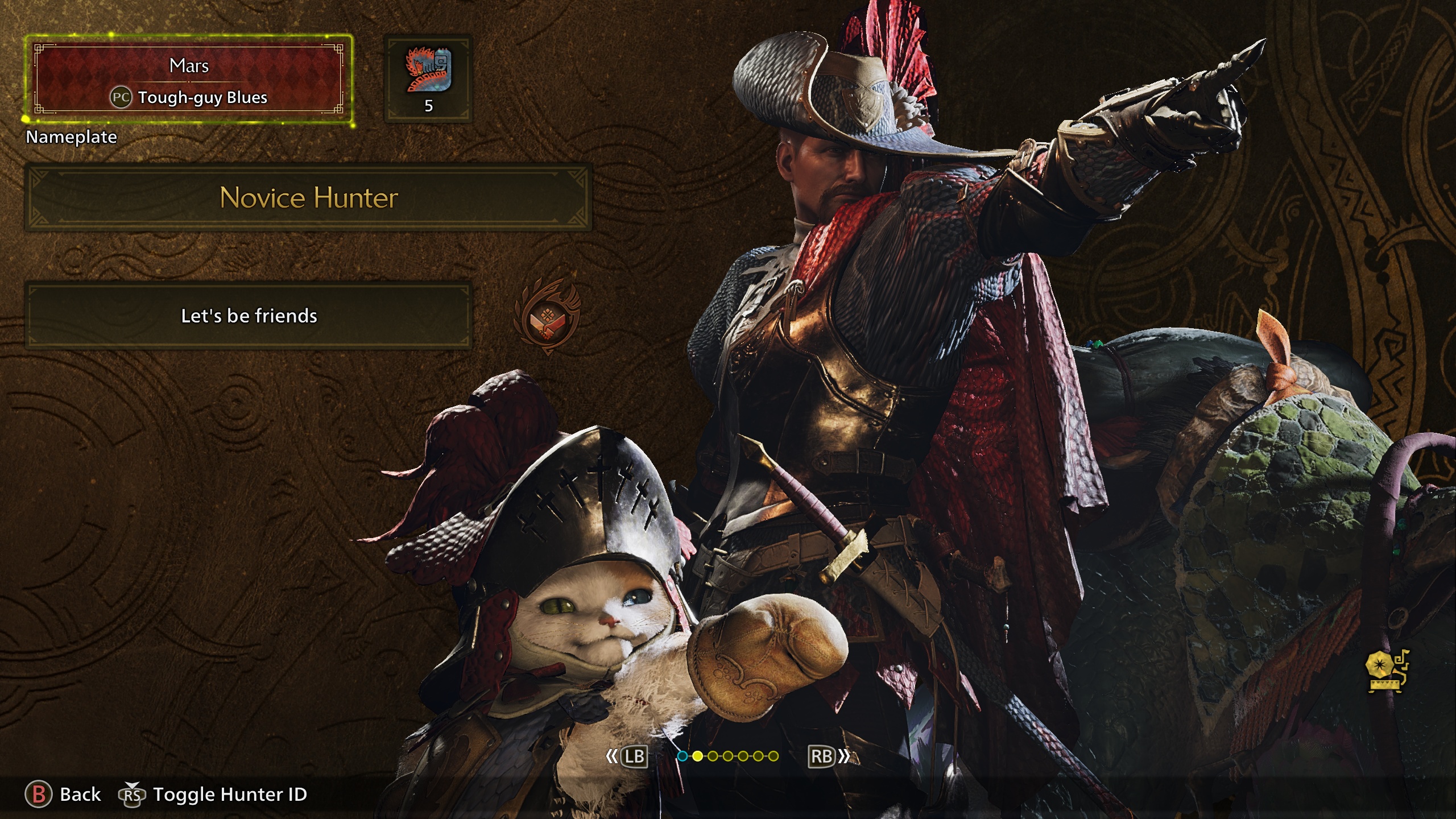Edit the "Let's be friends" greeting
Viewport: 1456px width, 819px height.
tap(249, 316)
